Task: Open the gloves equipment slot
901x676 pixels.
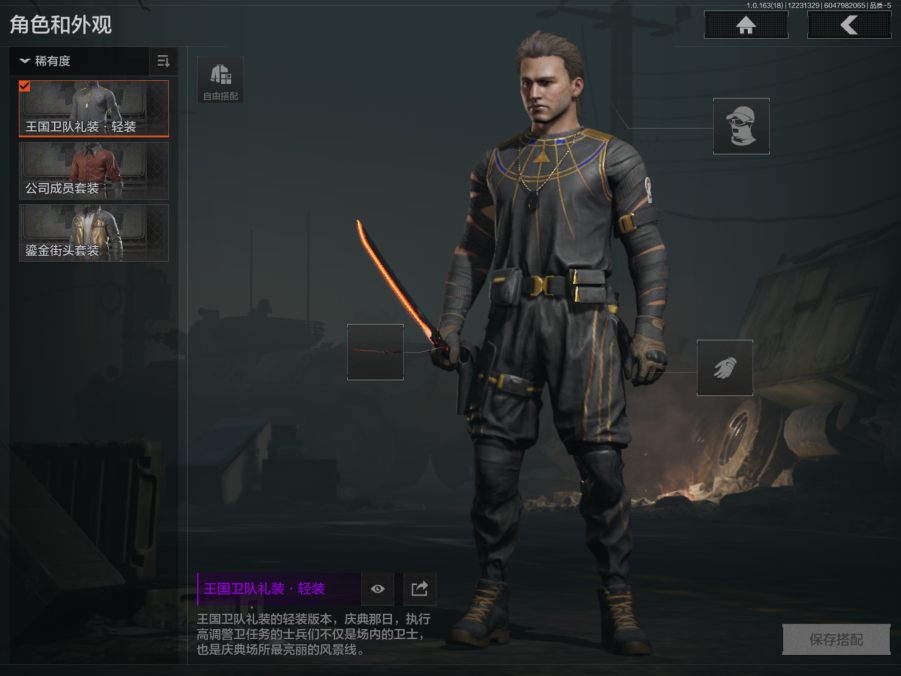Action: [x=725, y=367]
